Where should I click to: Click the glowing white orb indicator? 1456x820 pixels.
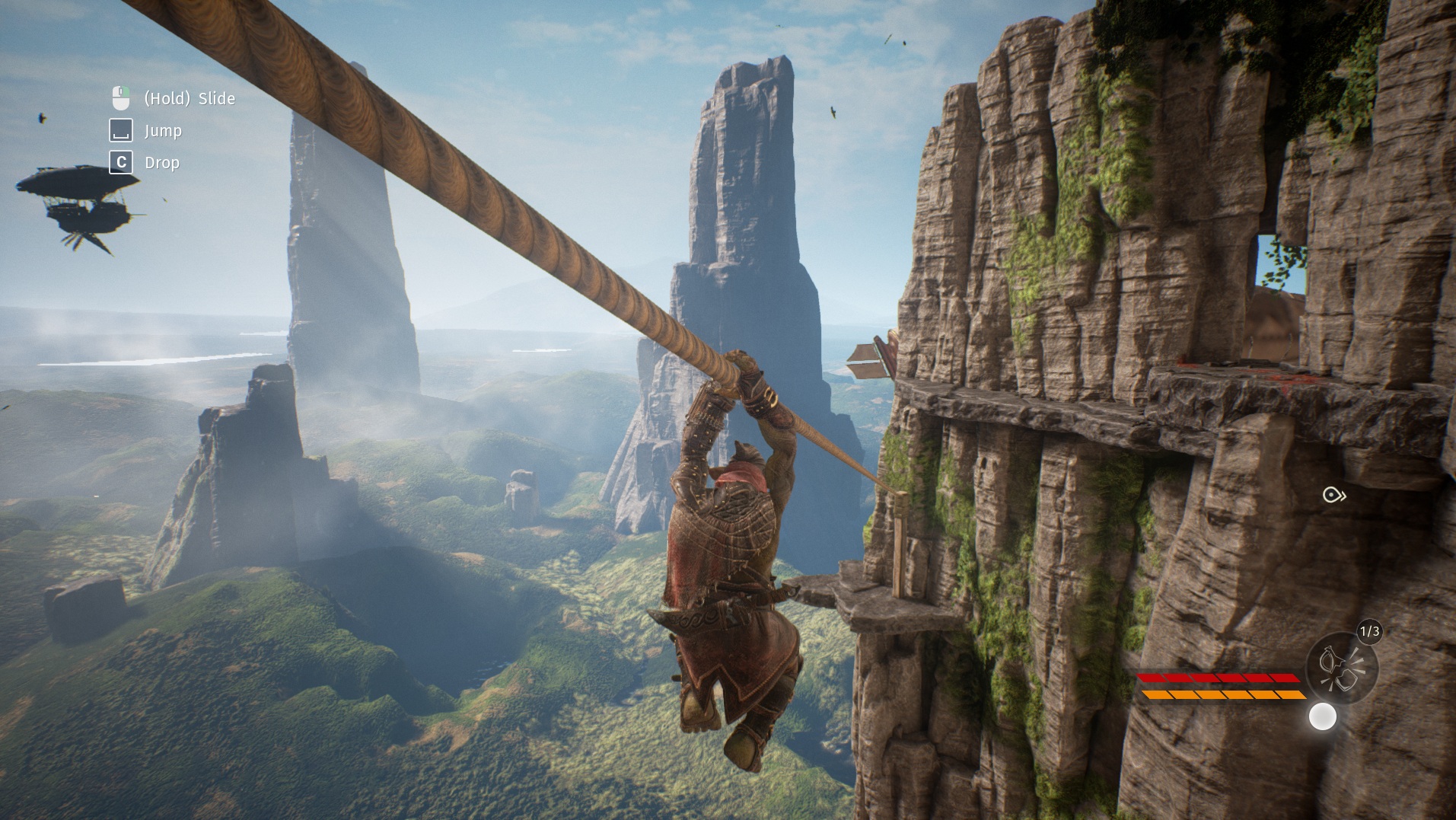(x=1322, y=716)
